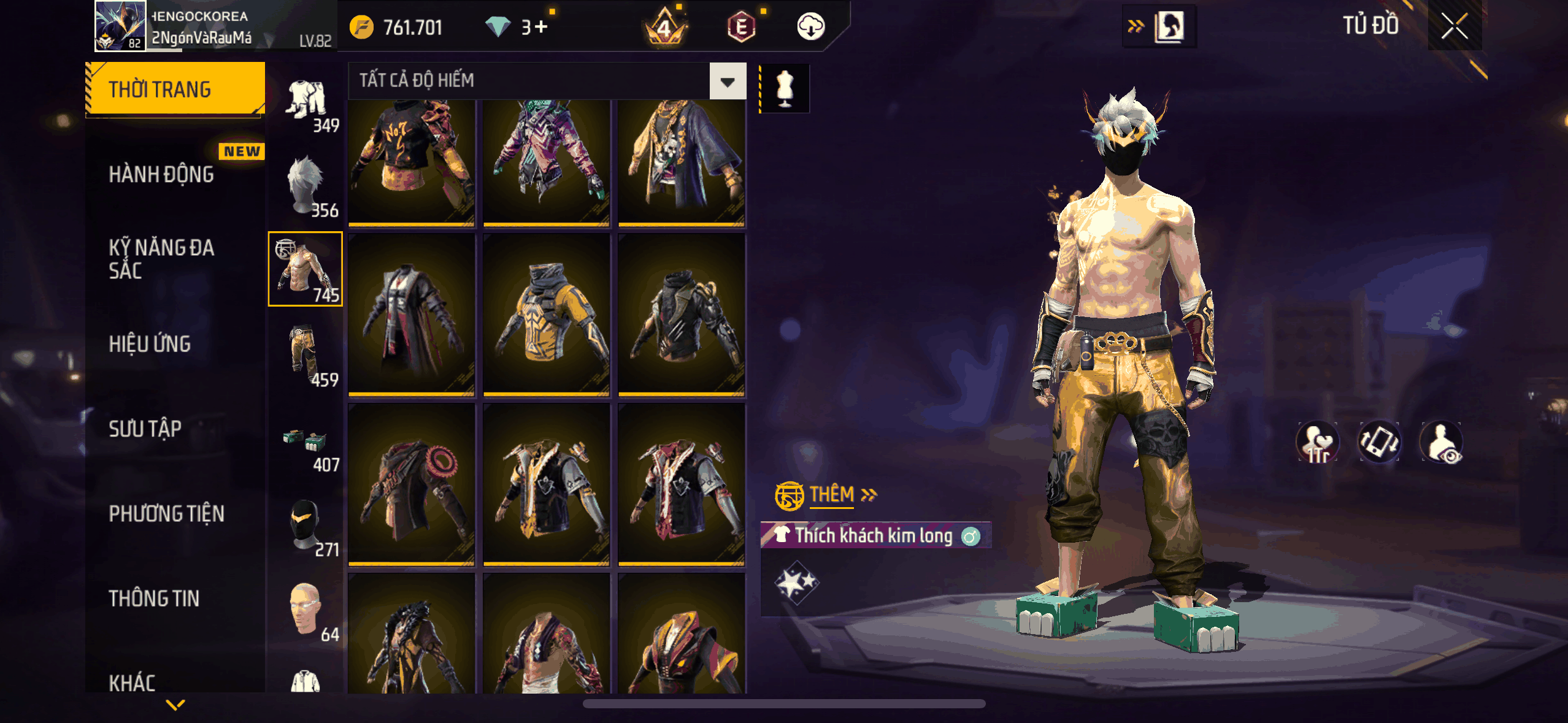Viewport: 1568px width, 723px height.
Task: Open the THỜI TRANG tab
Action: (x=175, y=90)
